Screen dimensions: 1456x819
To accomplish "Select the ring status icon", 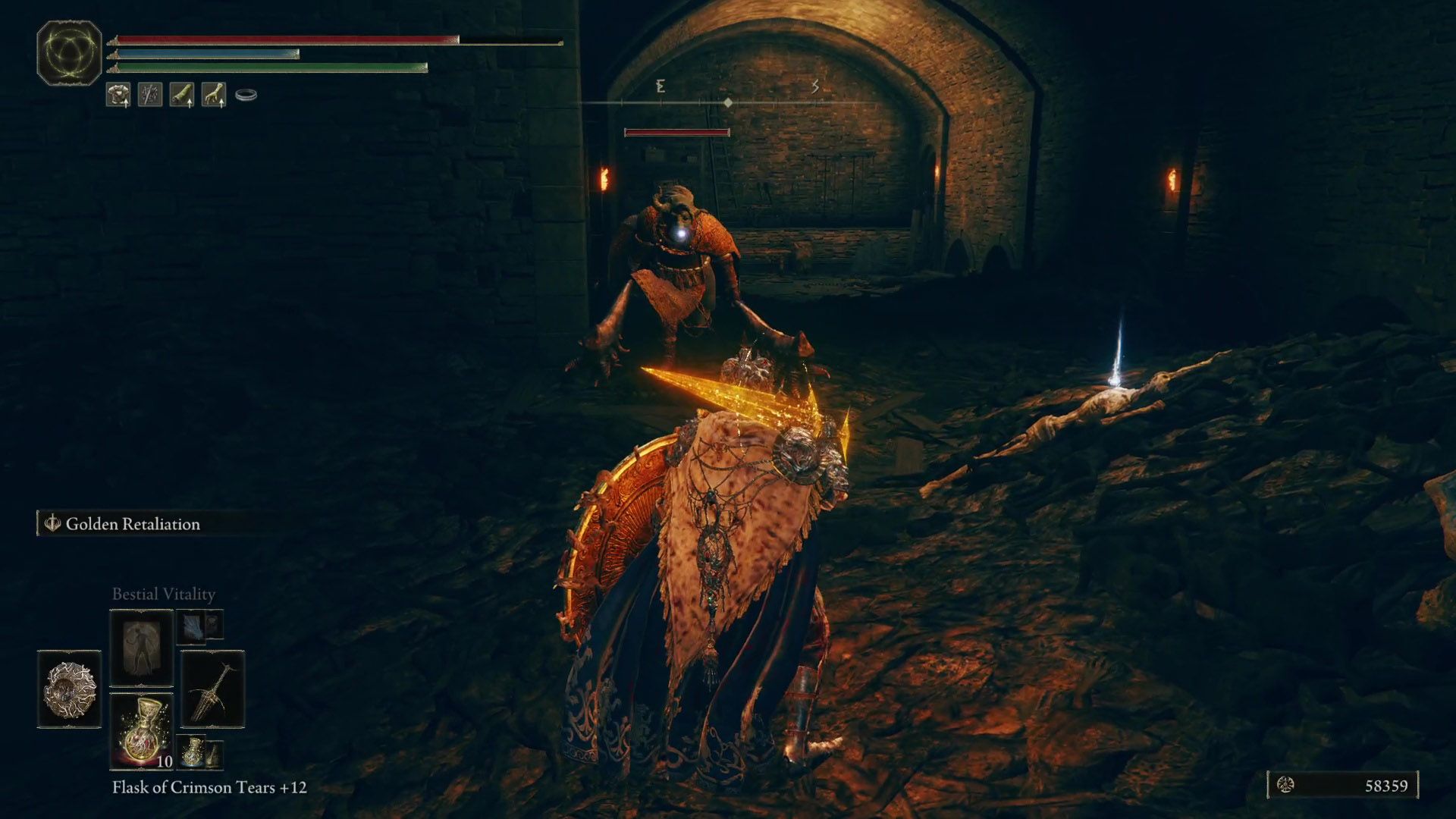I will coord(246,95).
